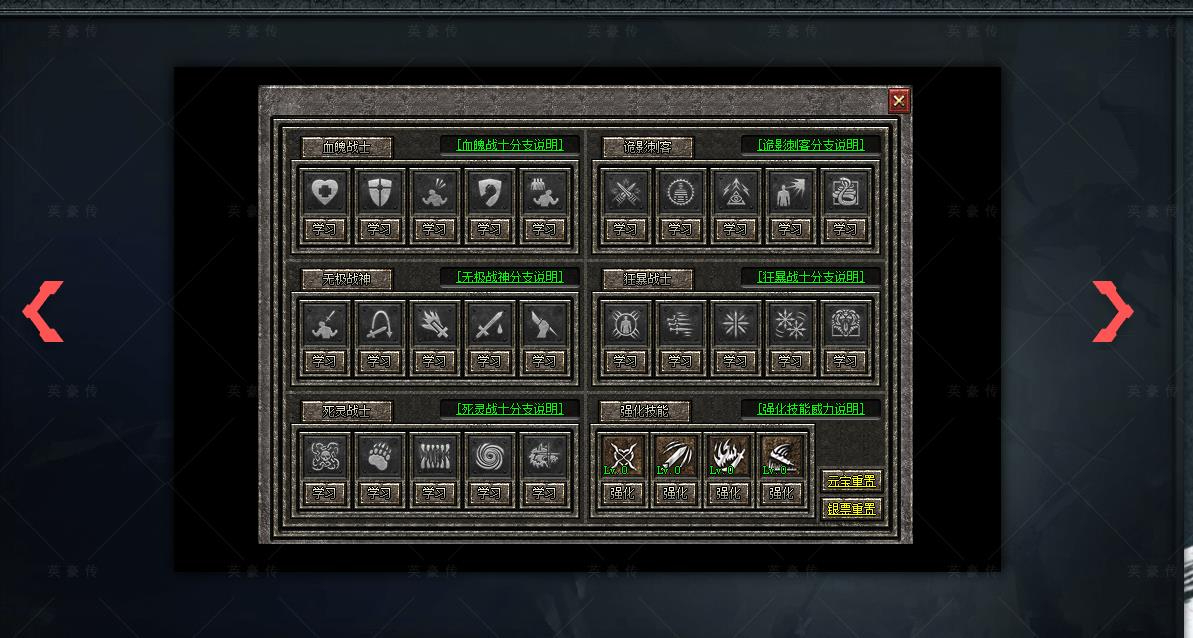Click the 元宝重置 reset button
Image resolution: width=1193 pixels, height=638 pixels.
click(851, 481)
